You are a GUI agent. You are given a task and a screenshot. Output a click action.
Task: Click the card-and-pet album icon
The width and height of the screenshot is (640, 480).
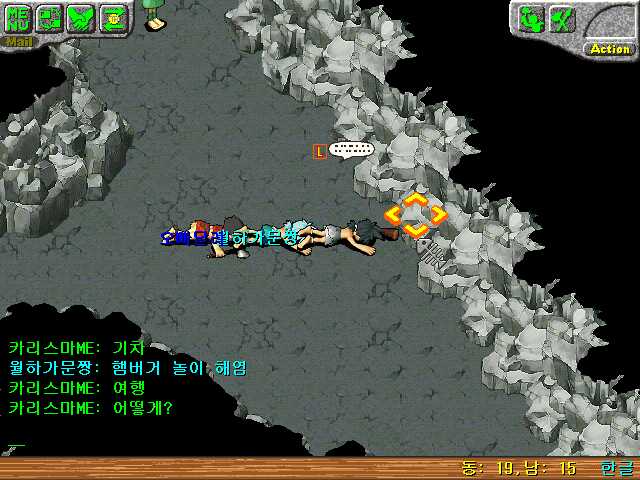point(50,19)
